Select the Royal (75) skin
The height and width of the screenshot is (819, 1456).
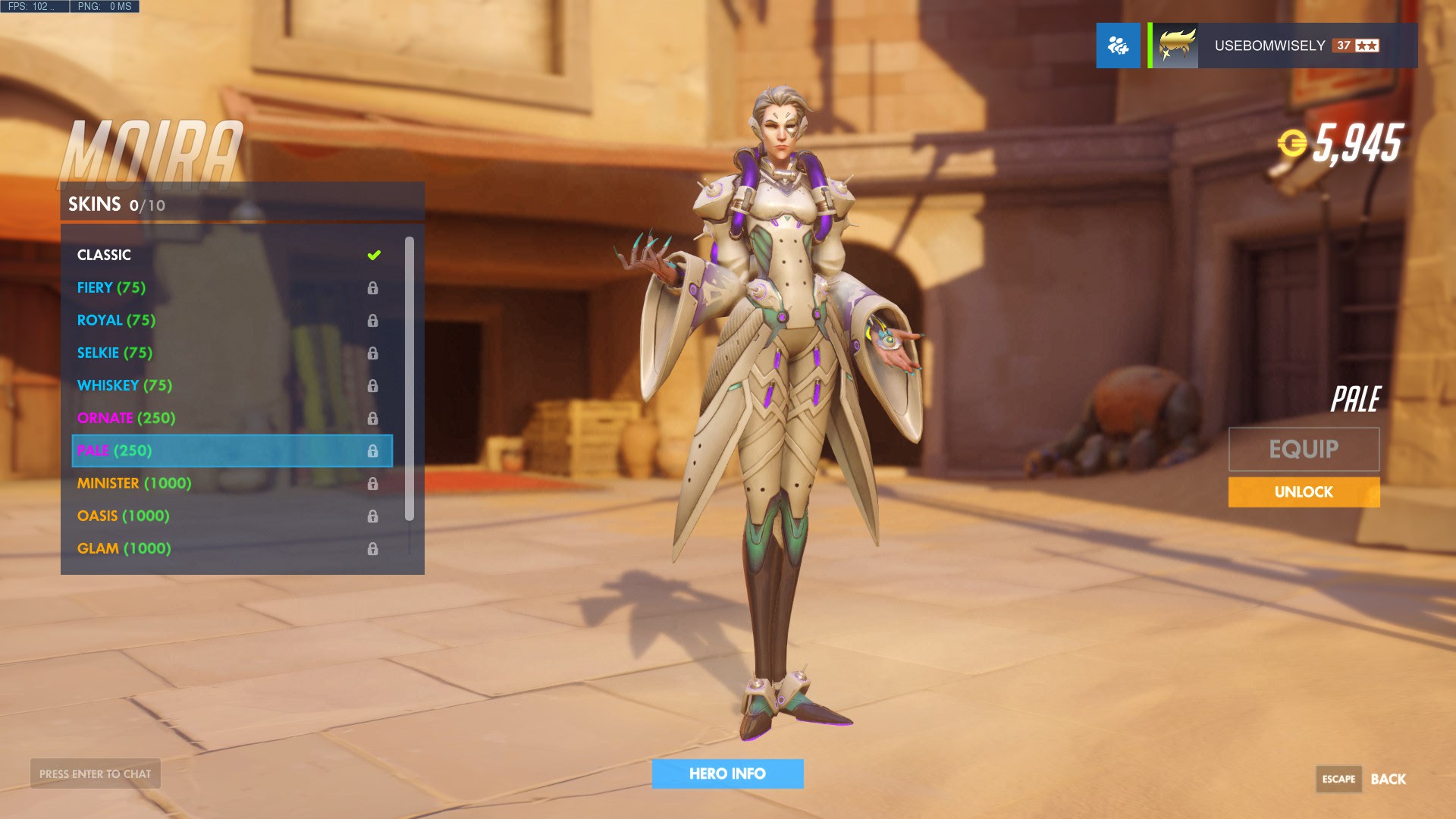pyautogui.click(x=227, y=320)
